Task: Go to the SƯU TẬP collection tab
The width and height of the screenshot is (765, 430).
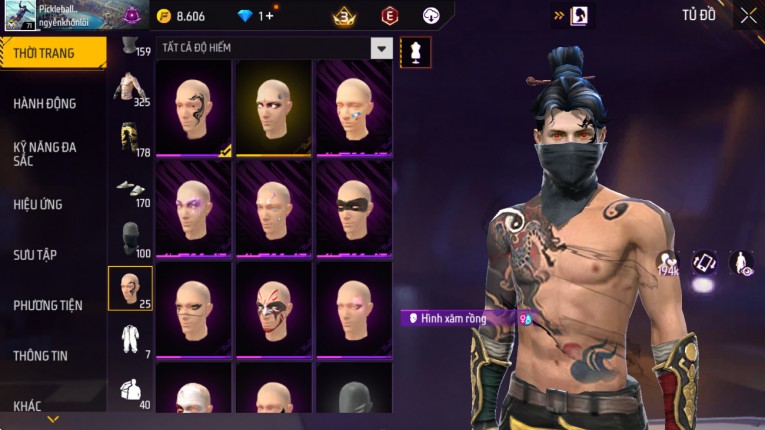Action: [x=35, y=255]
